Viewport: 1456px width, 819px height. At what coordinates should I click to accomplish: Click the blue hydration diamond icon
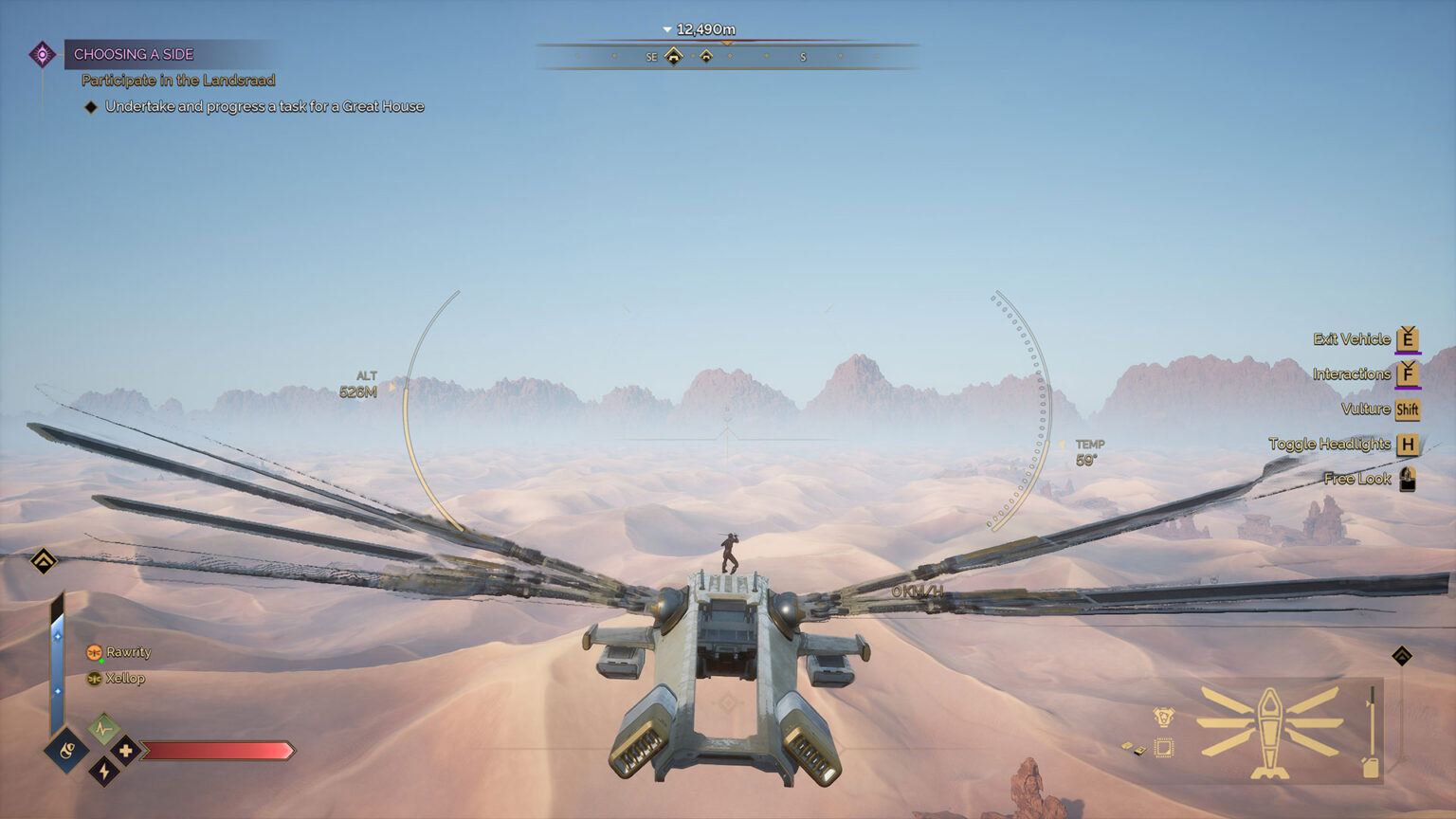click(x=66, y=751)
